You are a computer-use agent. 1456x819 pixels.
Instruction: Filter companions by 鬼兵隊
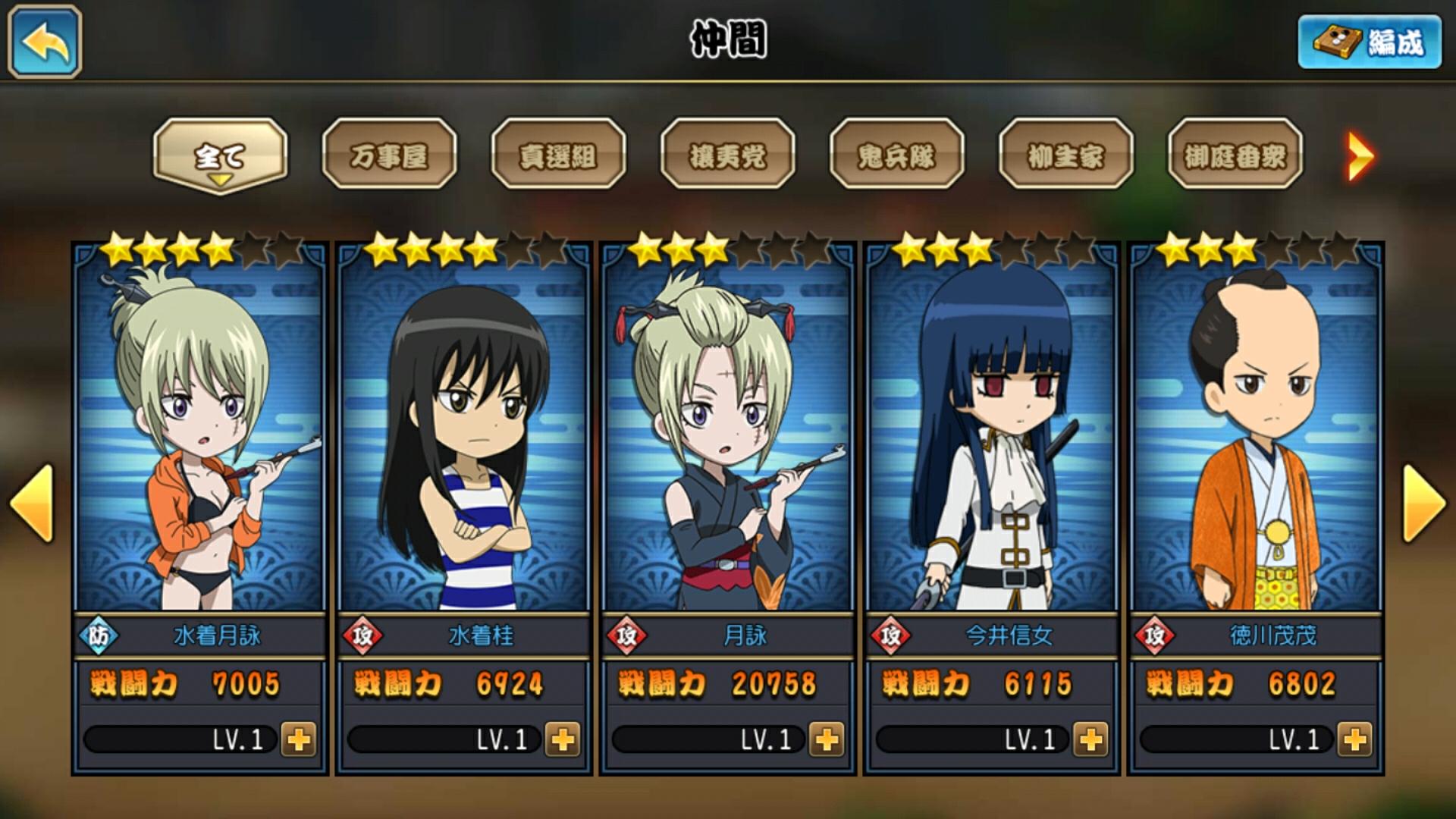[896, 155]
